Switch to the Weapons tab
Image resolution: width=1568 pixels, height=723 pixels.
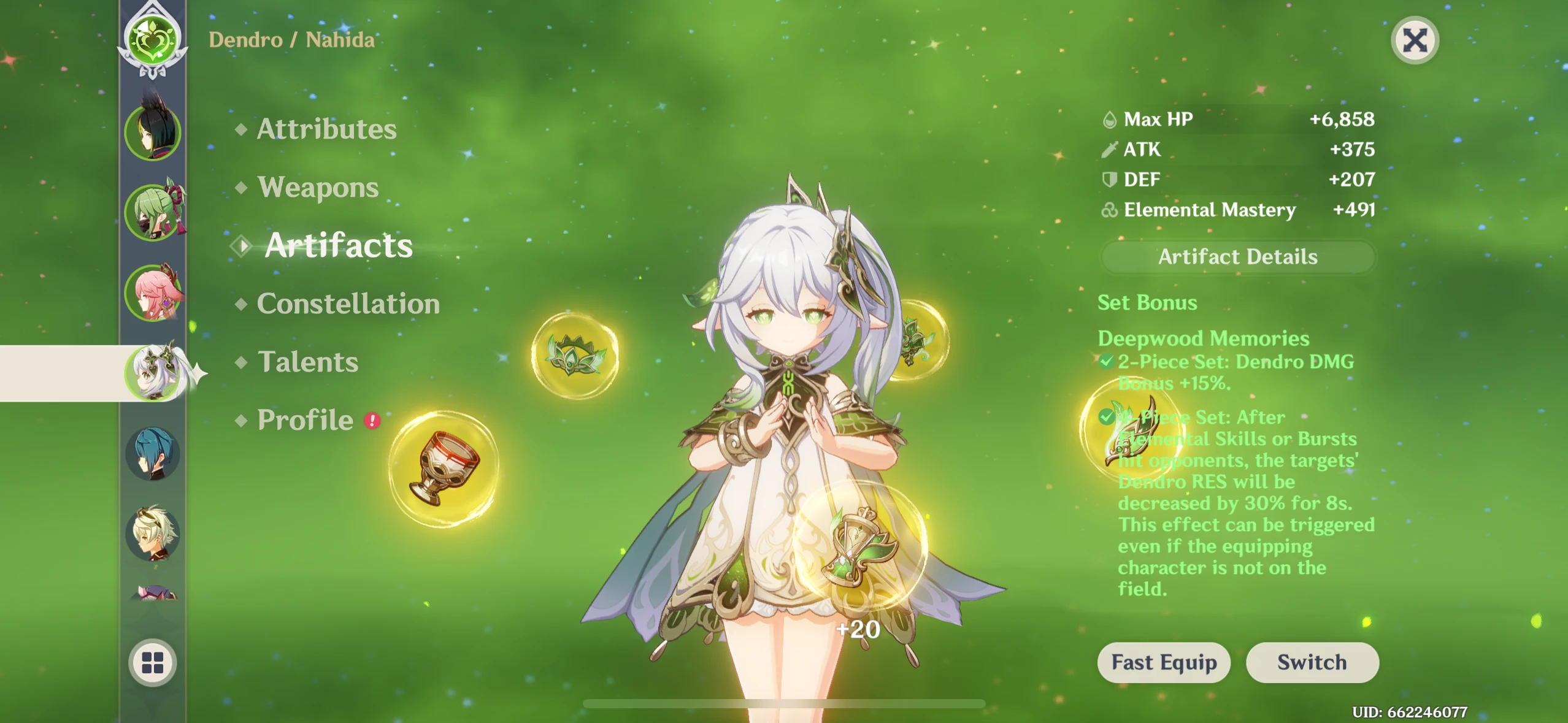[x=317, y=188]
